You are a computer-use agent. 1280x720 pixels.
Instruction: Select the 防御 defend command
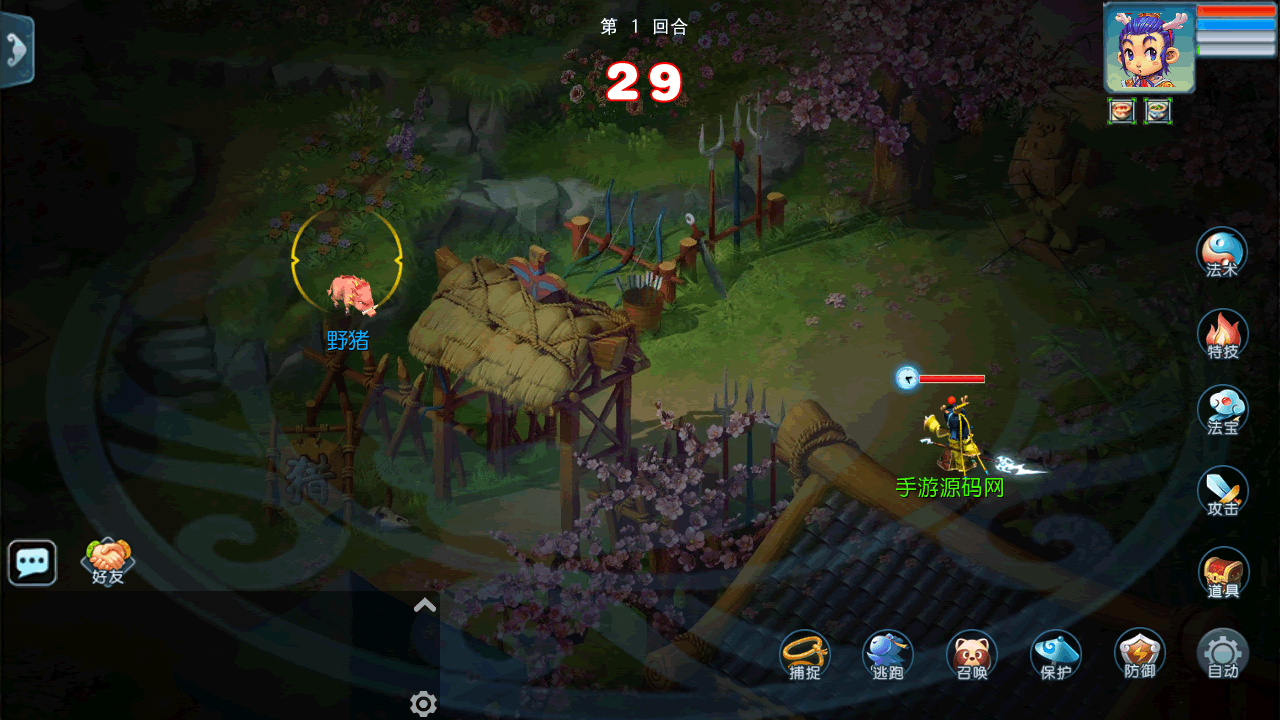pos(1139,654)
